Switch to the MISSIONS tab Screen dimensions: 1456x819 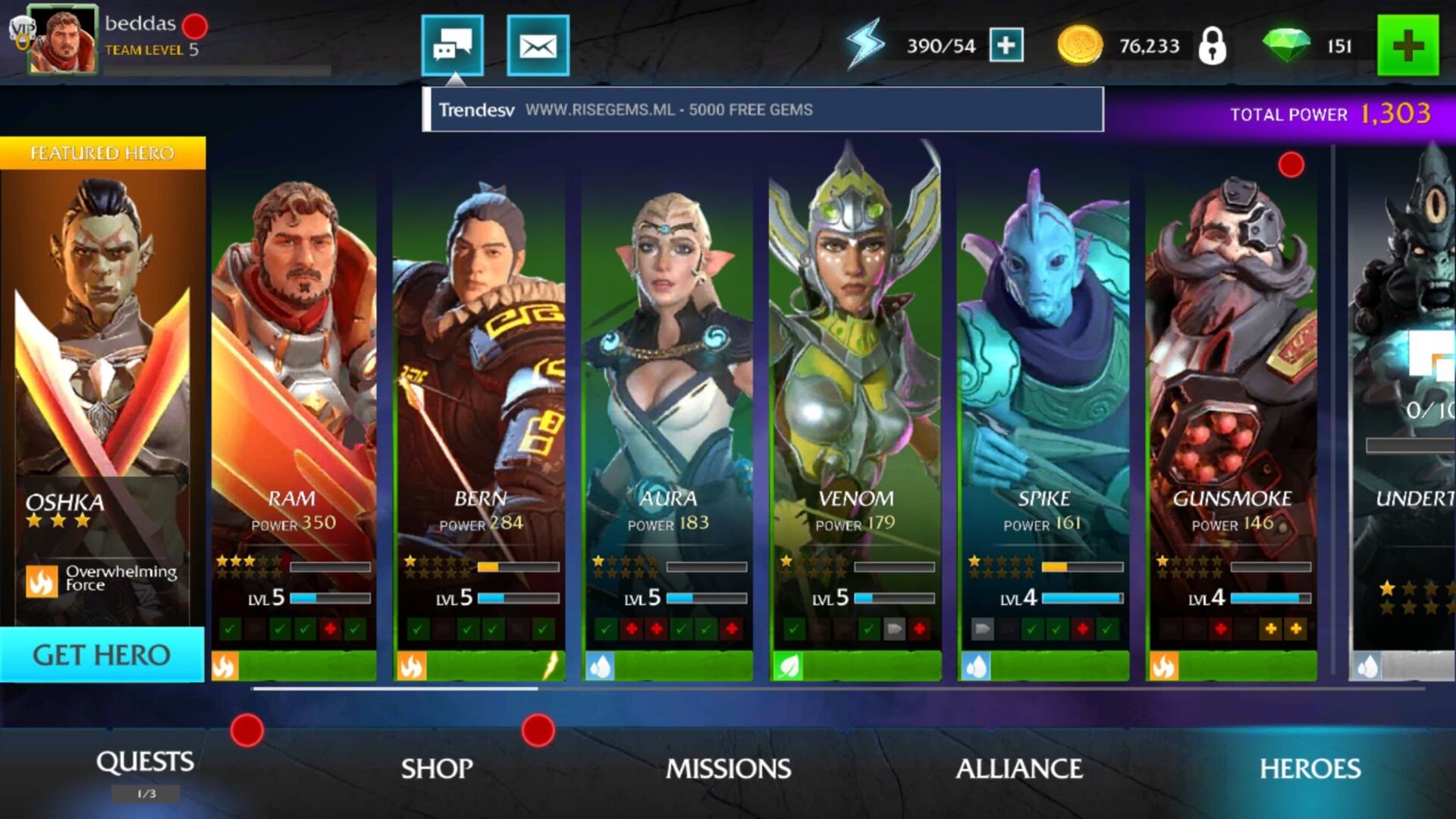[728, 769]
